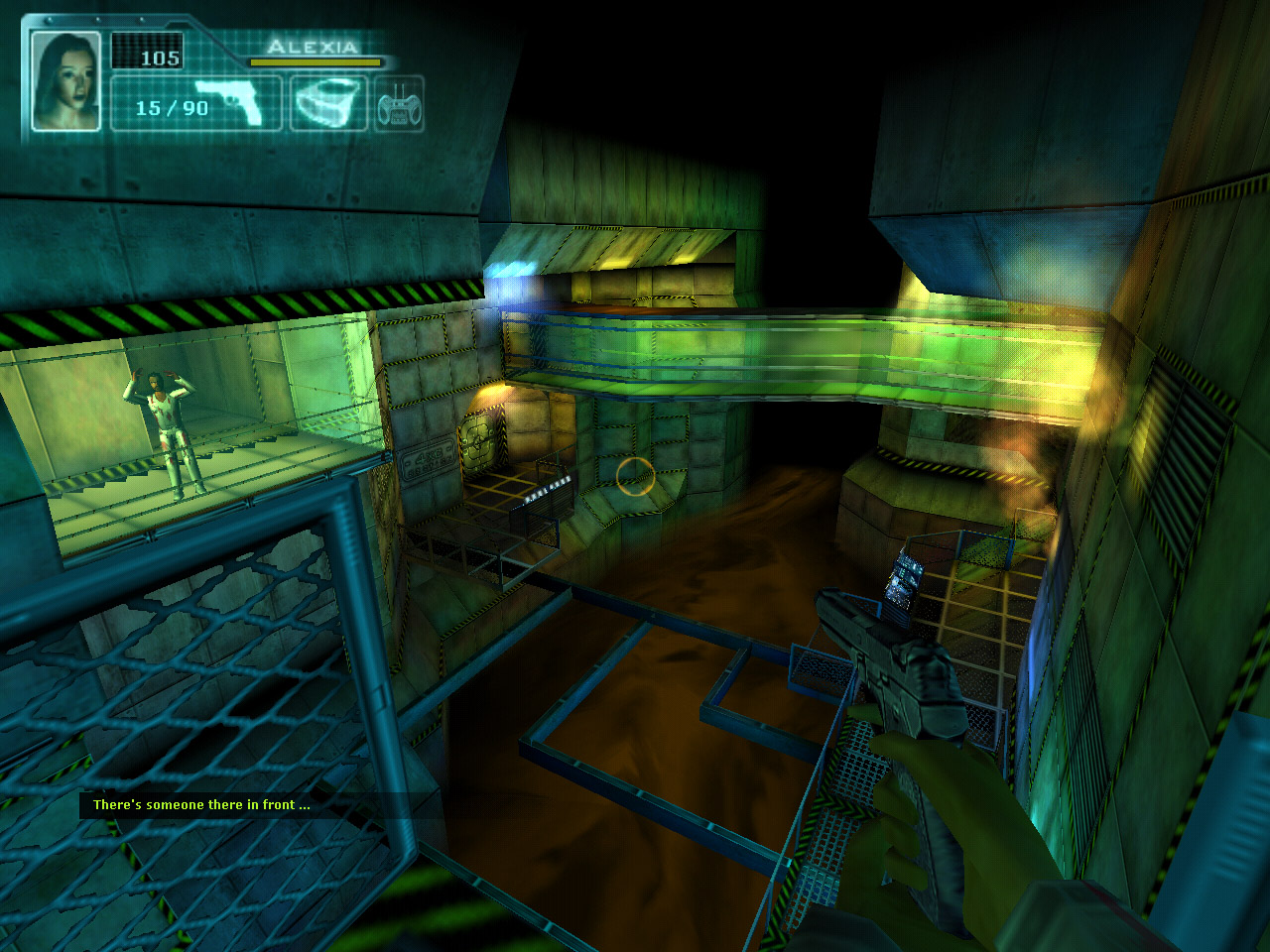Image resolution: width=1270 pixels, height=952 pixels.
Task: Select the pistol weapon slot
Action: tap(227, 102)
